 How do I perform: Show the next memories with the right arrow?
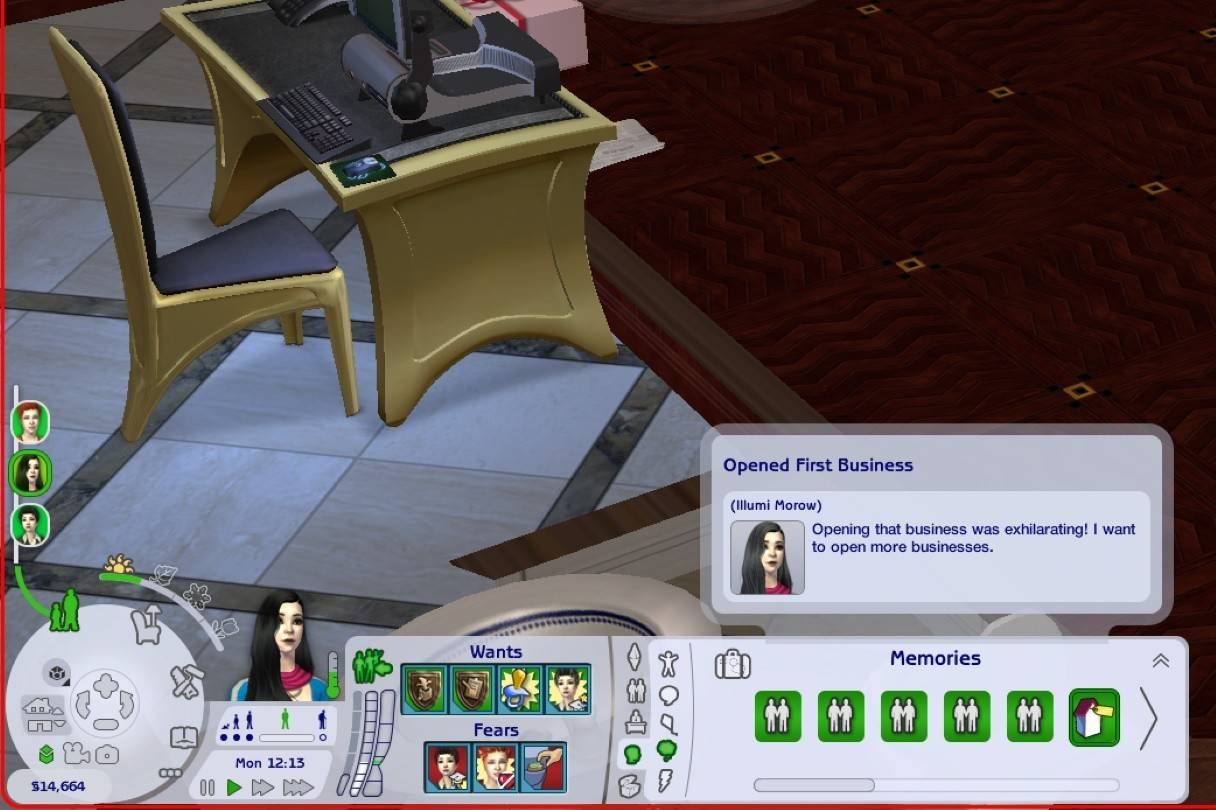pyautogui.click(x=1148, y=717)
